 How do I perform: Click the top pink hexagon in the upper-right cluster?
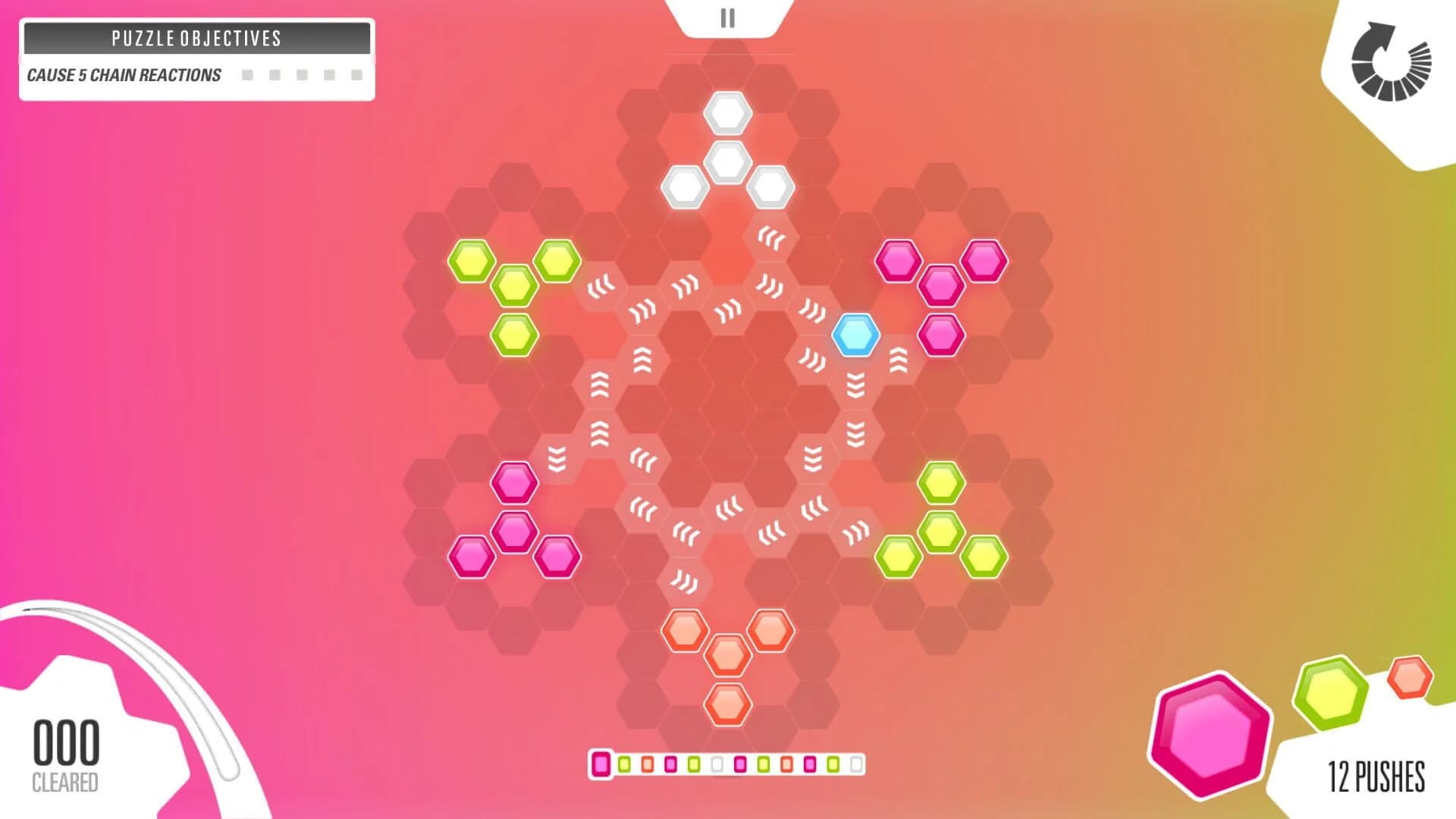pyautogui.click(x=898, y=259)
